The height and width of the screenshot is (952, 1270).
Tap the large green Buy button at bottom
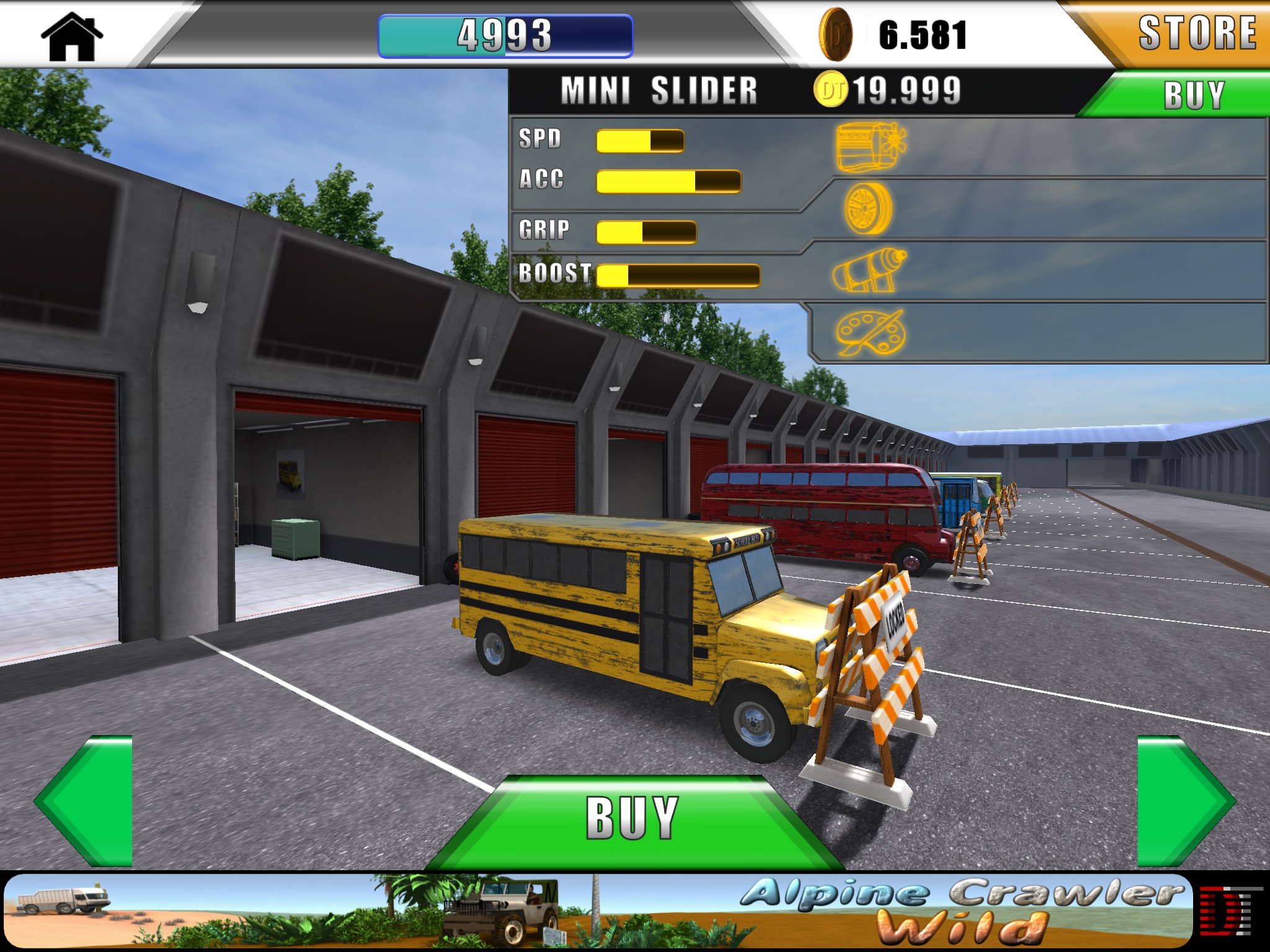point(633,819)
